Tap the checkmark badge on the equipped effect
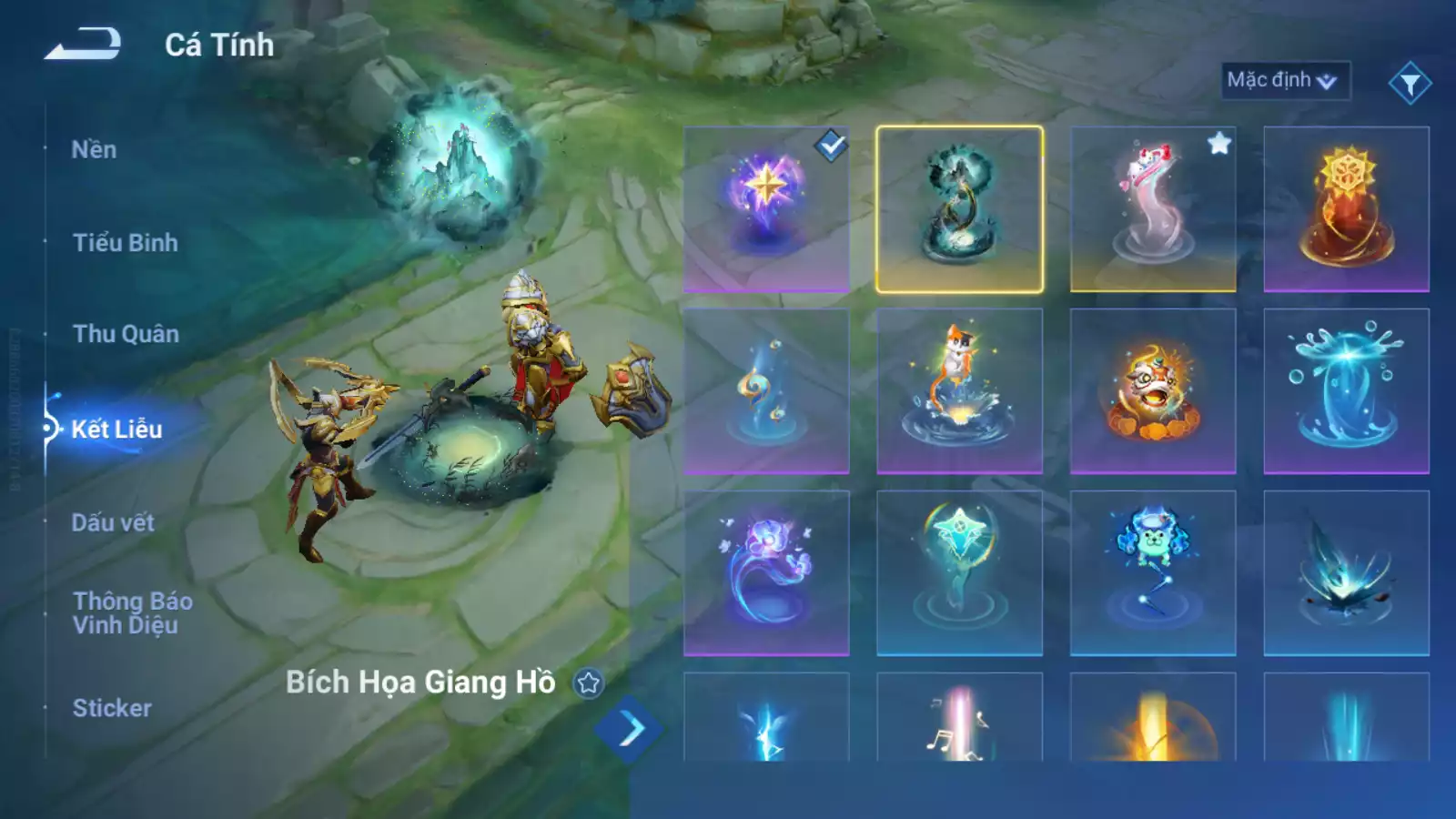 [x=830, y=143]
